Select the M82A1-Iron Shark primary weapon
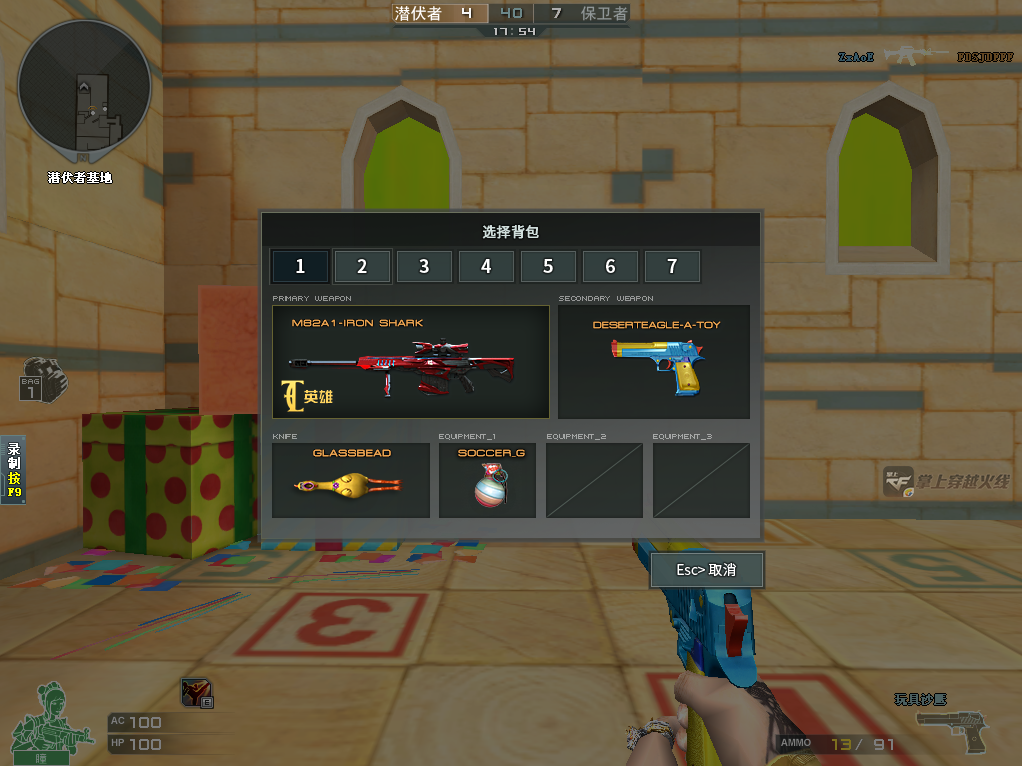Image resolution: width=1022 pixels, height=766 pixels. point(410,362)
